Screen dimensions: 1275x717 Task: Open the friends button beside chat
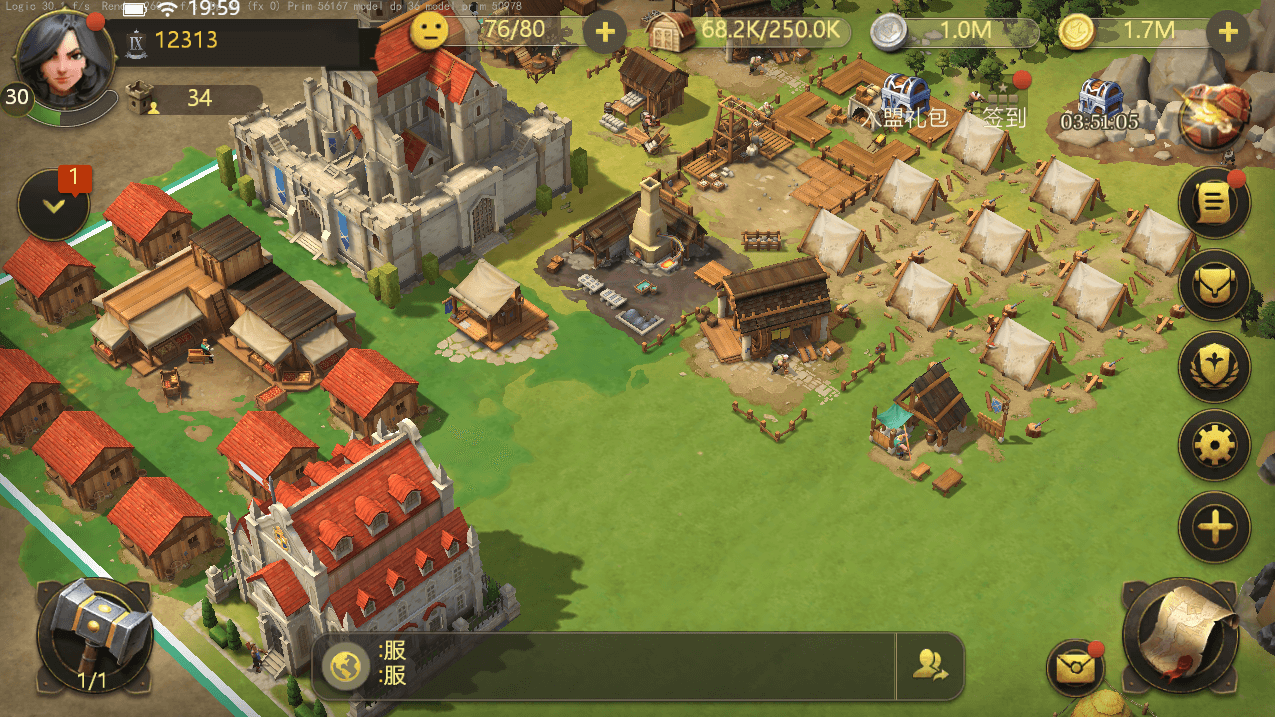pos(930,665)
